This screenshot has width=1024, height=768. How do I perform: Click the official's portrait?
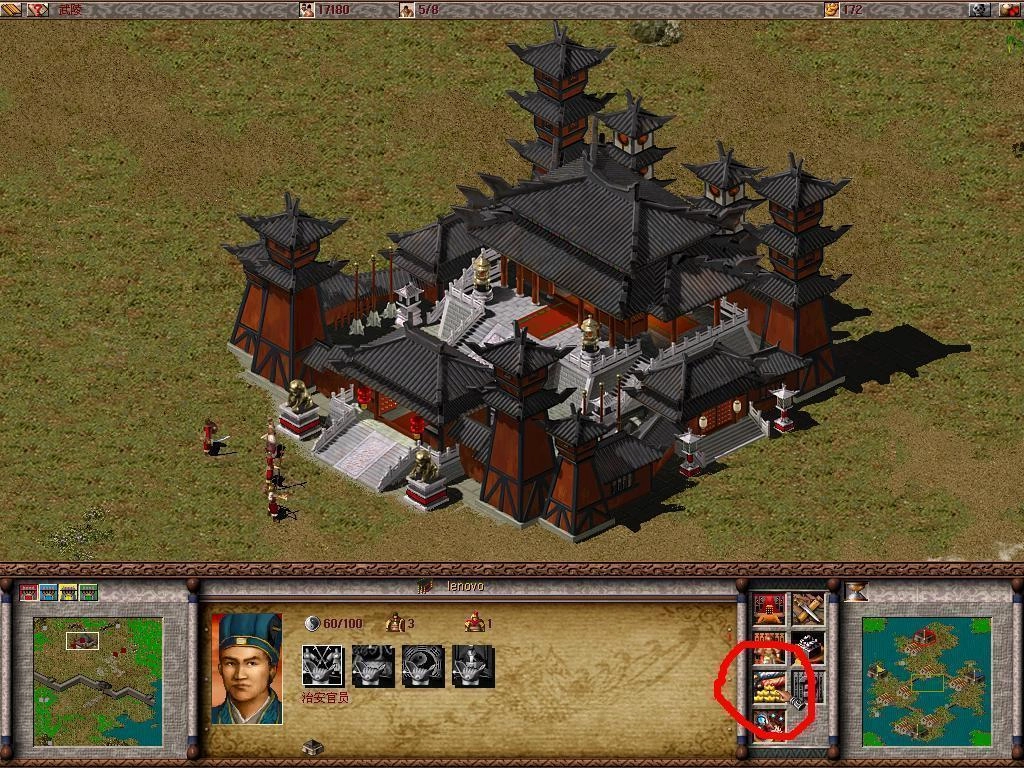(246, 668)
